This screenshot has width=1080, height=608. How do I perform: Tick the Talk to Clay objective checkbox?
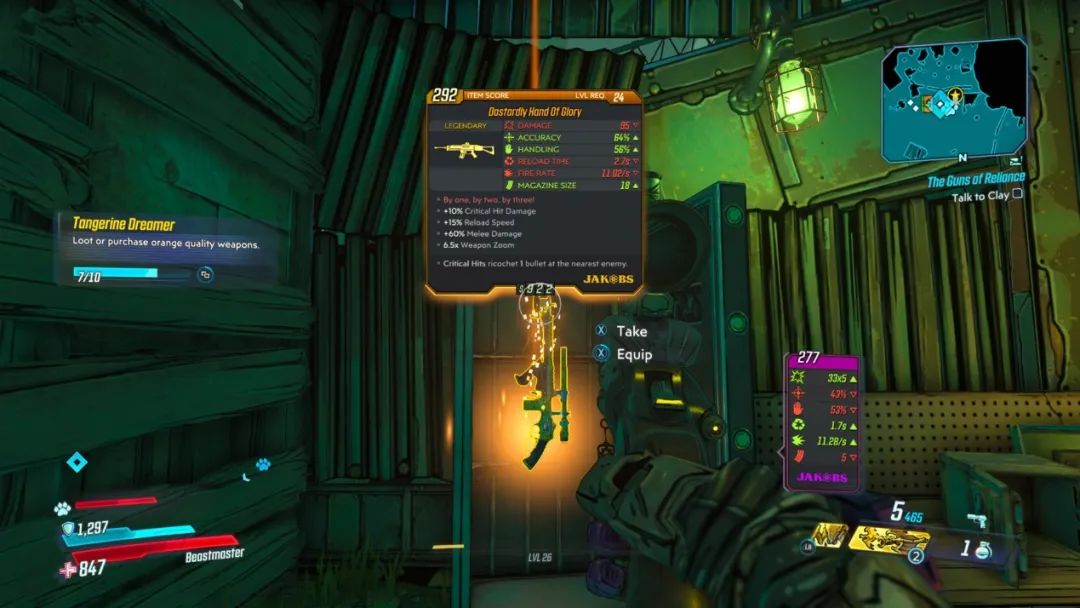pos(1018,196)
